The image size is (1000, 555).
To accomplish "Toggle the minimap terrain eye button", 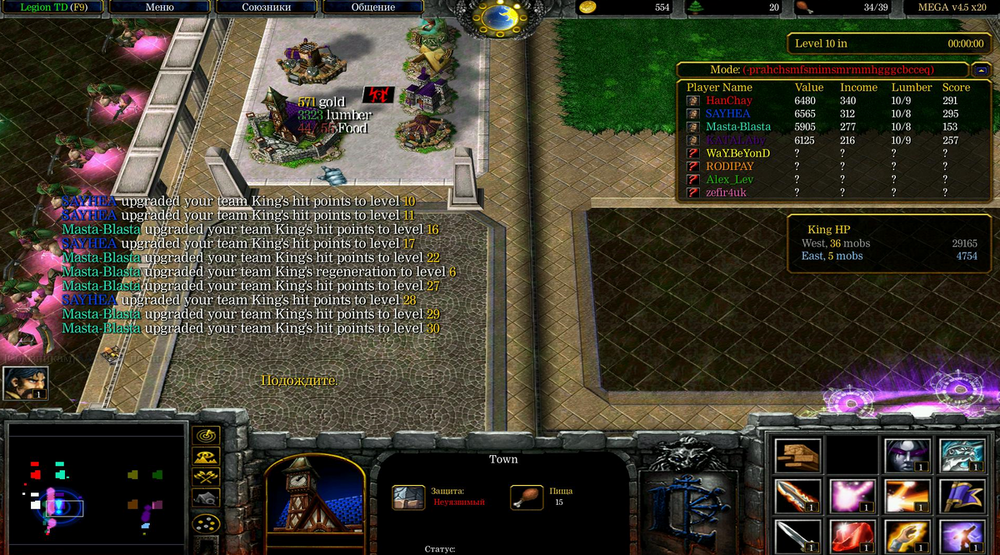I will 206,456.
